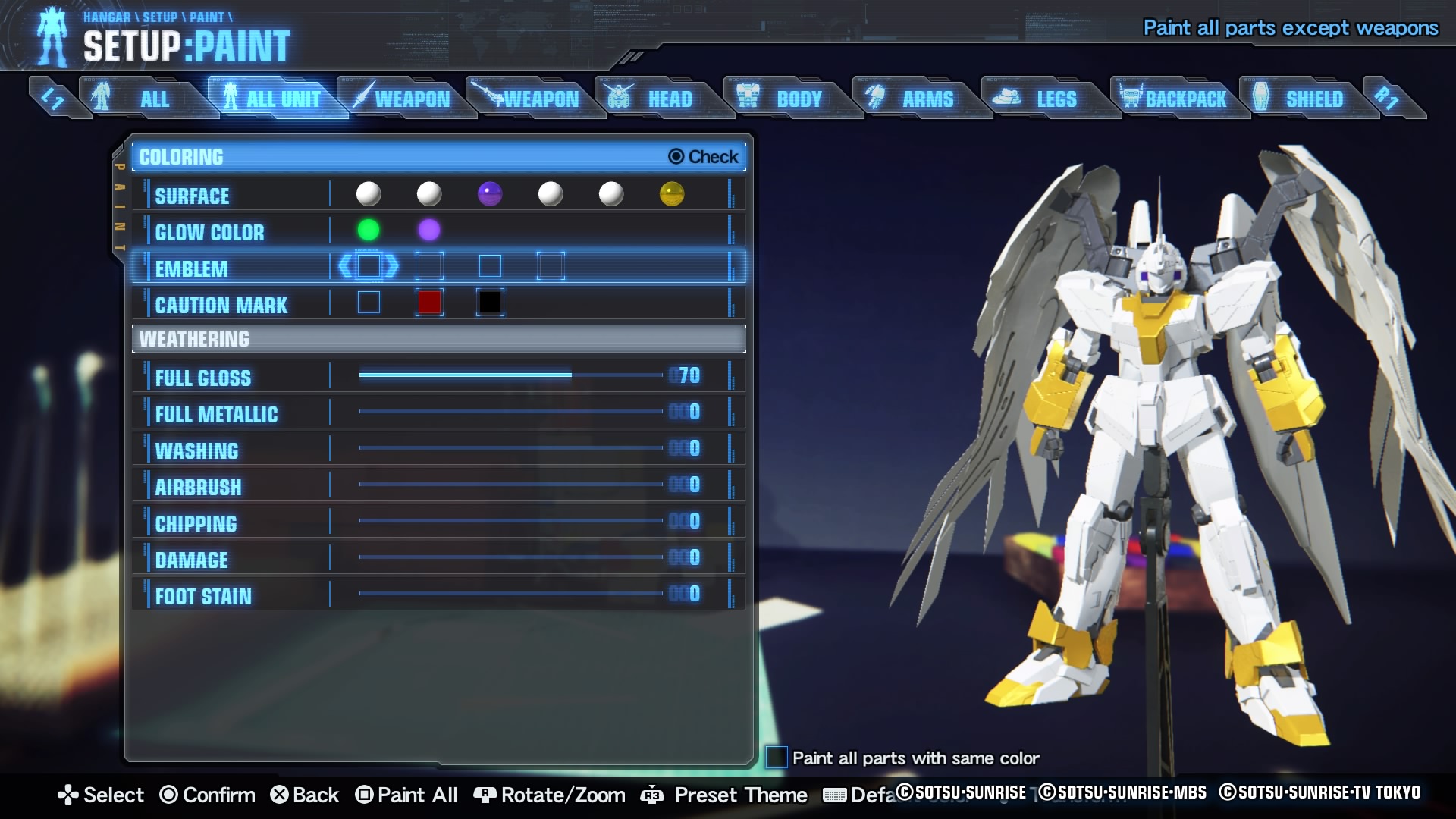Adjust the Chipping slider
The image size is (1456, 819).
tap(511, 521)
